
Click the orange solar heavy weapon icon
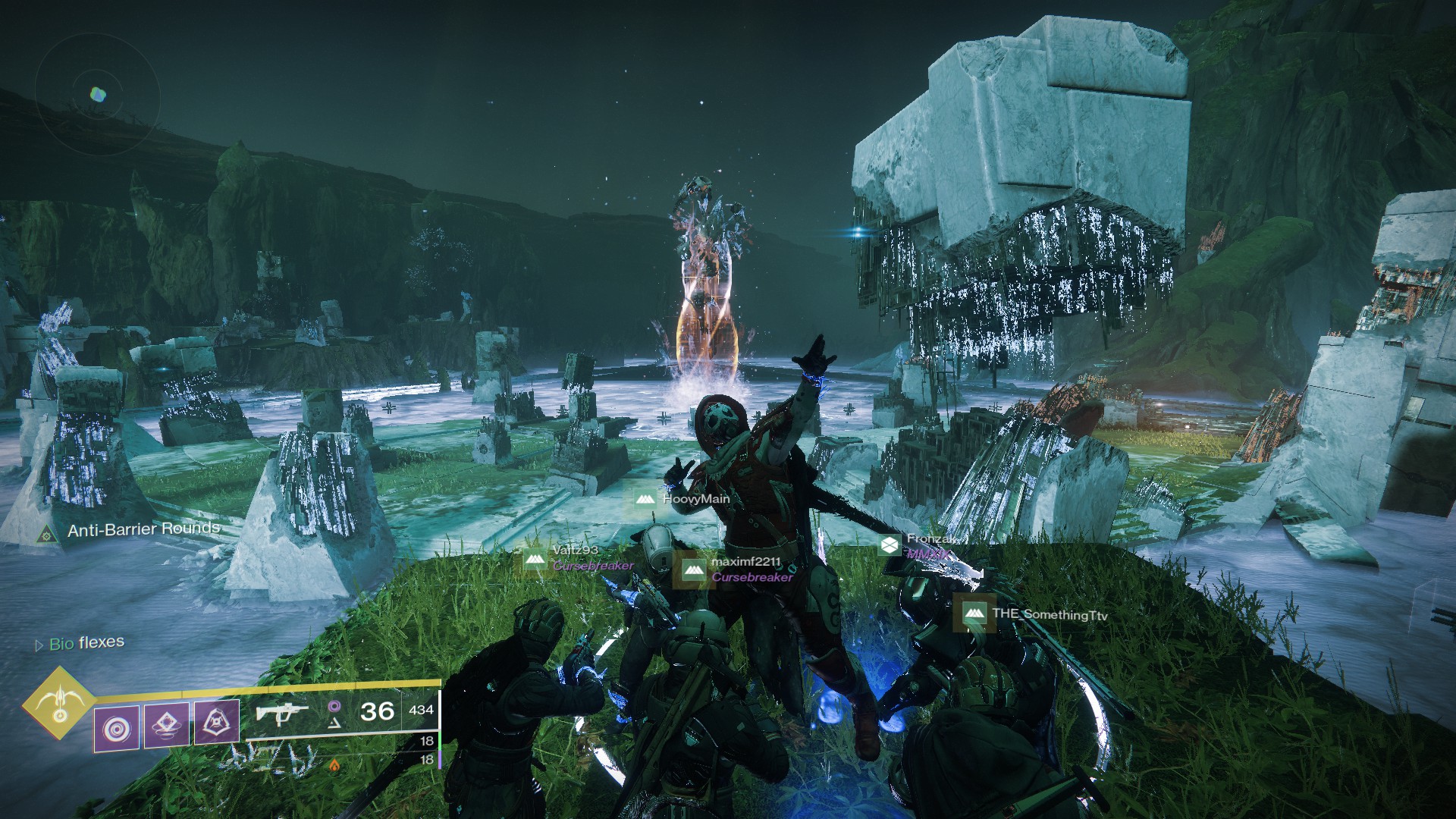[334, 765]
